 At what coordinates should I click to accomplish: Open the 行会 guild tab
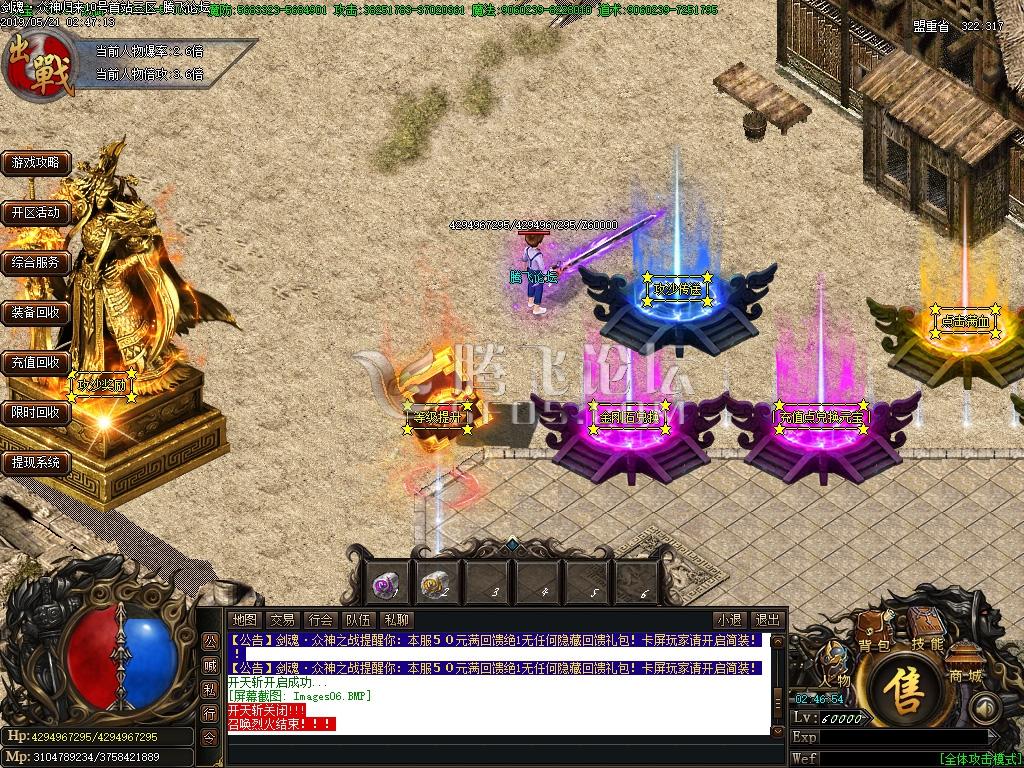click(x=320, y=620)
